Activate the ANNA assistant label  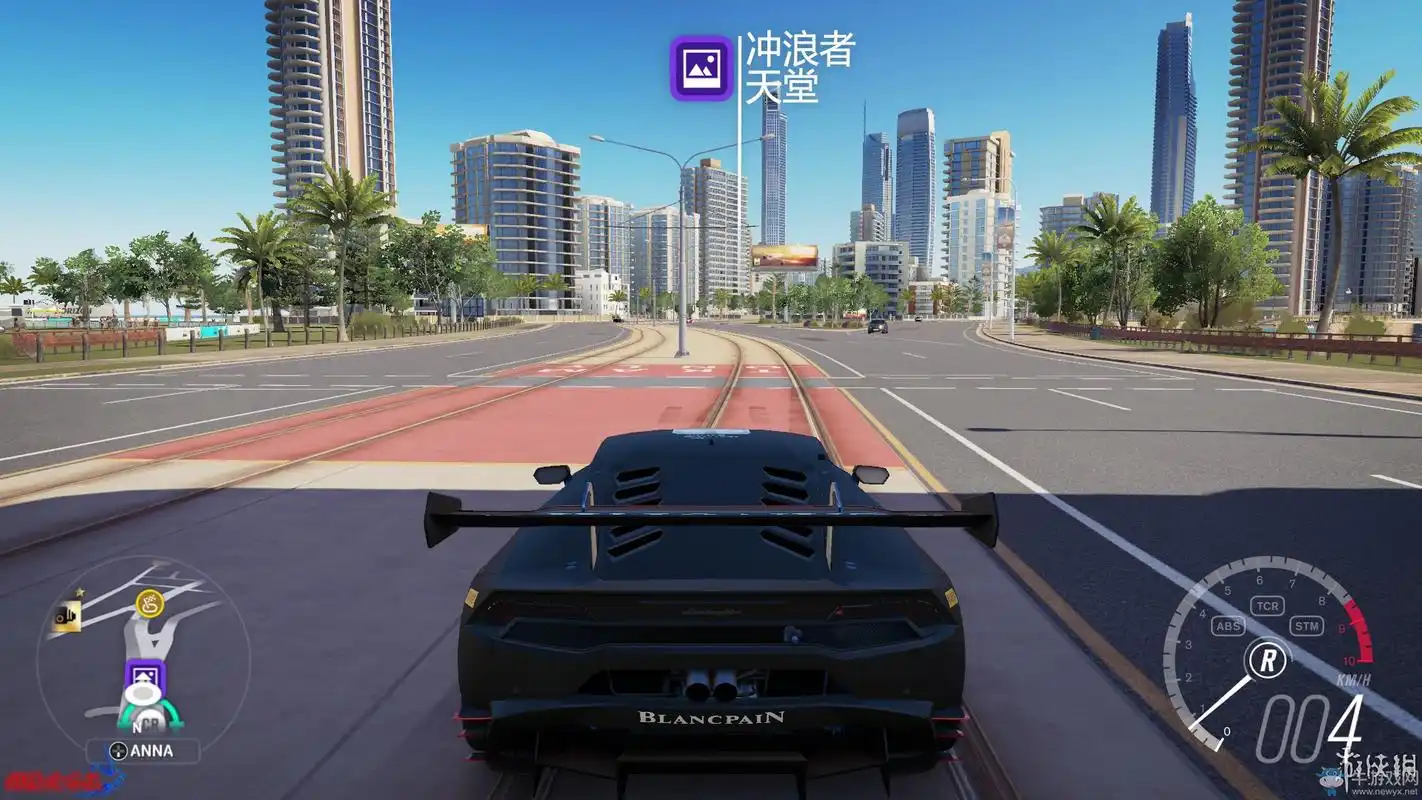click(142, 750)
